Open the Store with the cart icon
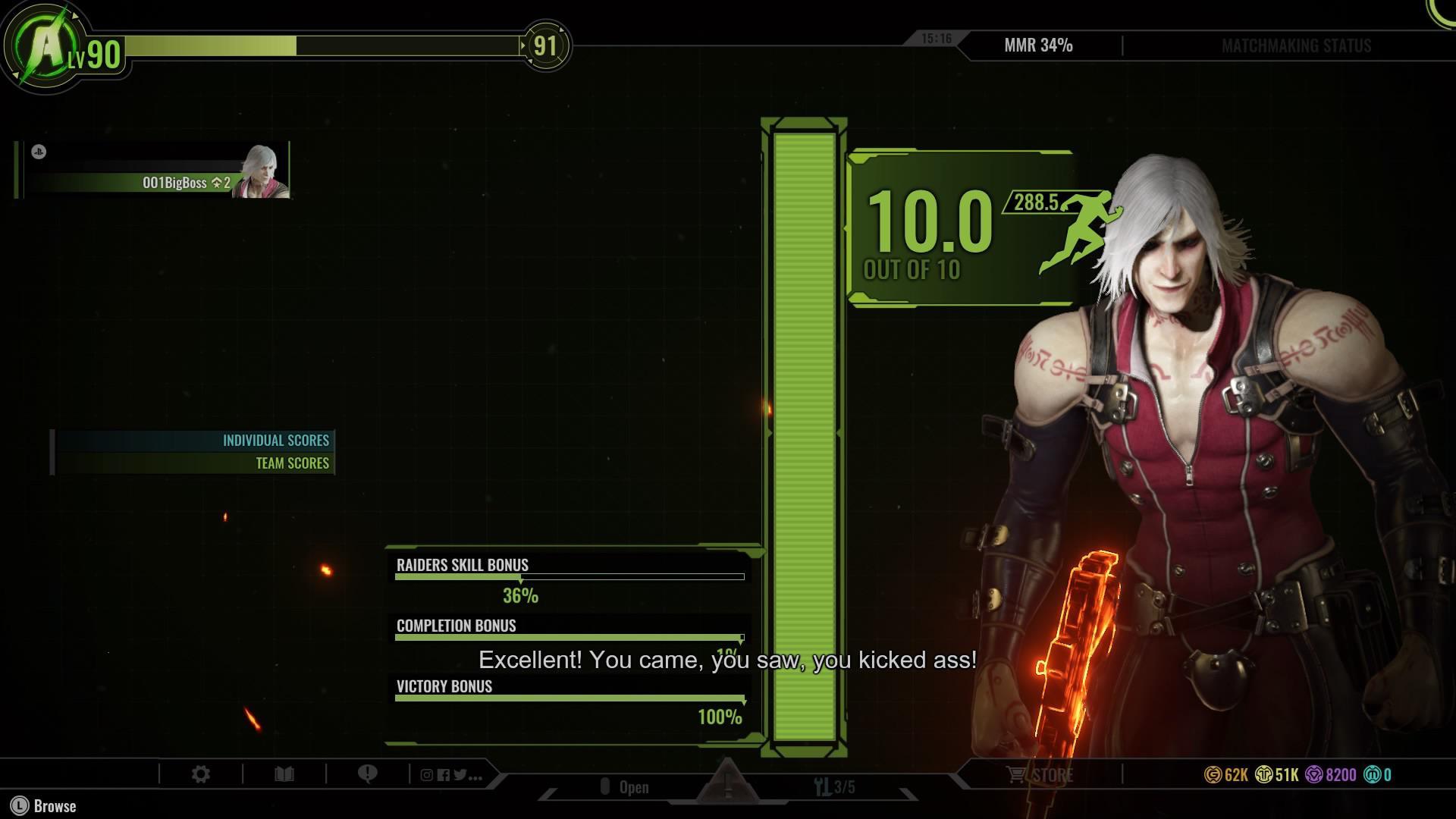The image size is (1456, 819). pyautogui.click(x=1038, y=774)
